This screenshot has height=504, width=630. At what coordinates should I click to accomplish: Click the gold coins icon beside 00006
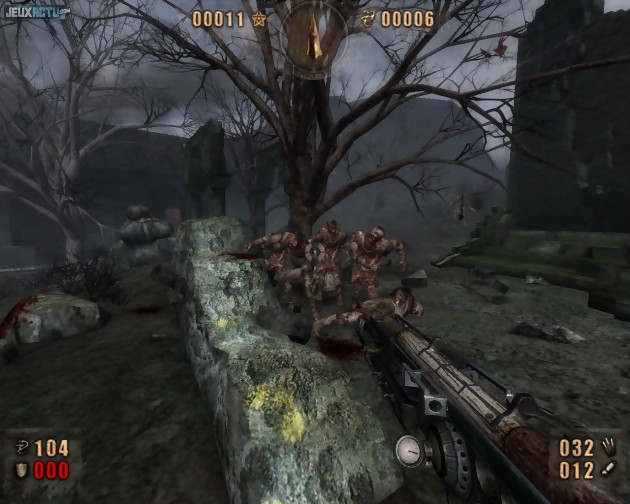tap(369, 18)
